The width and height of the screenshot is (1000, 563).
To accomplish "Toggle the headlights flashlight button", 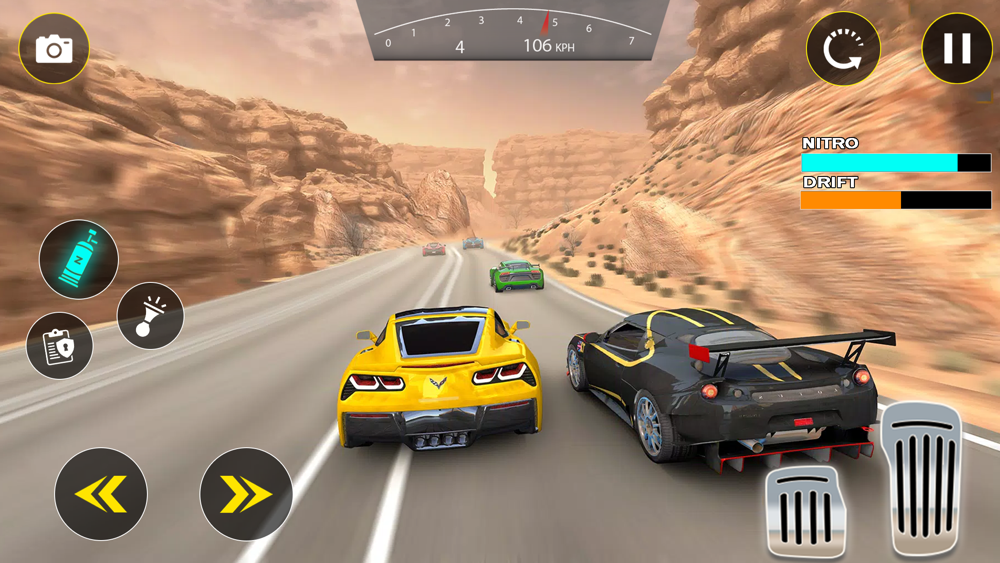I will point(150,316).
